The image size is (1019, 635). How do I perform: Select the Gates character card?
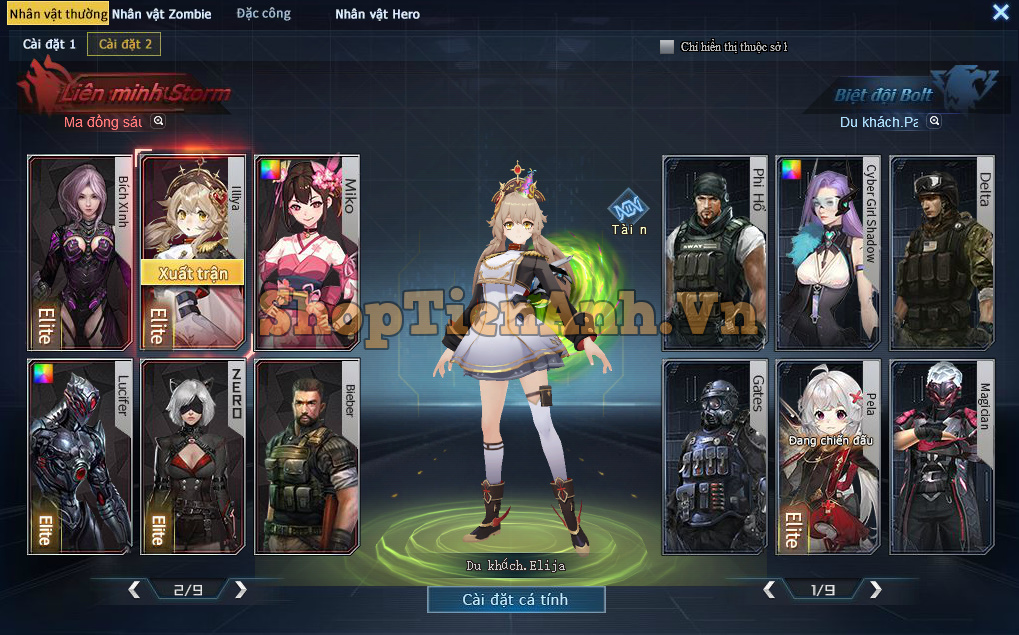pyautogui.click(x=714, y=456)
